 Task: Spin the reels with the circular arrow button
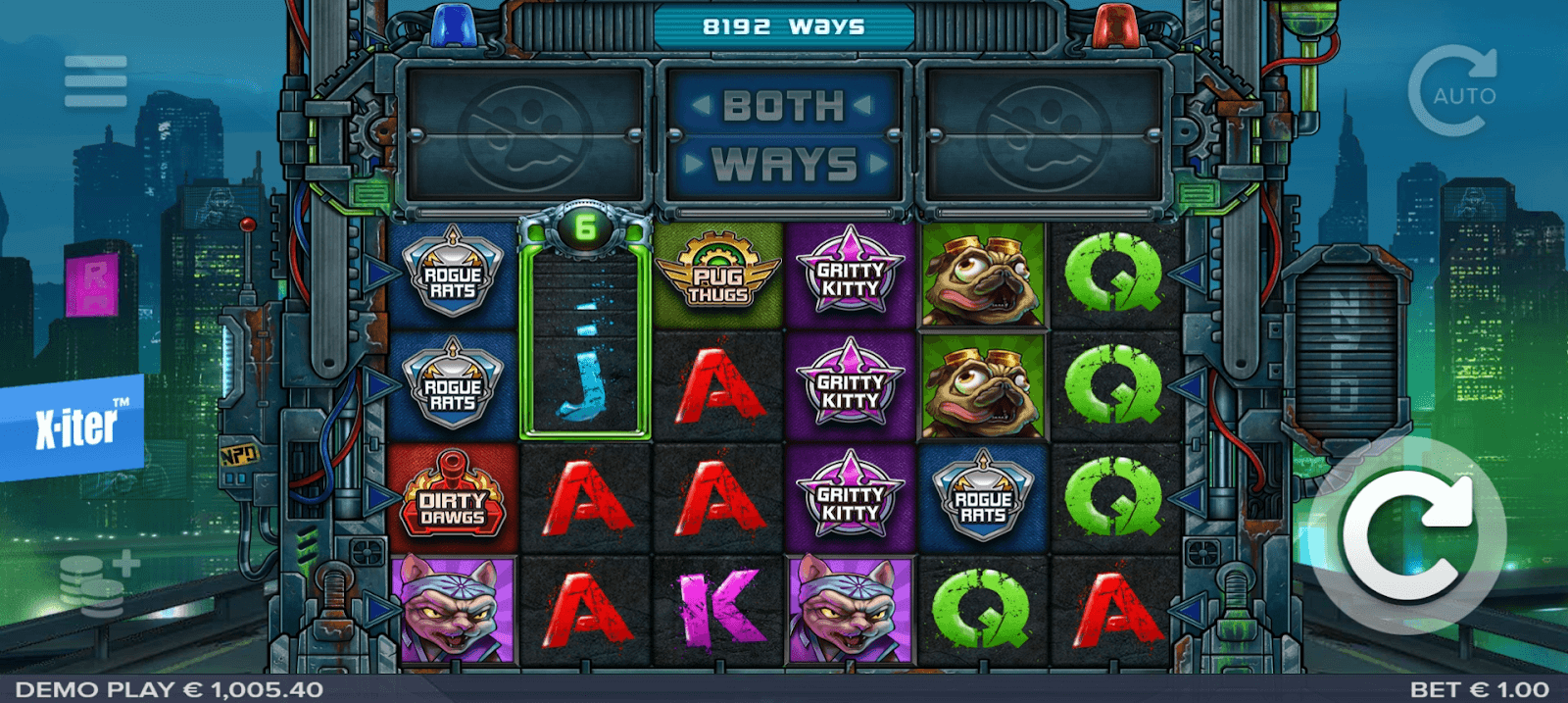(x=1409, y=535)
